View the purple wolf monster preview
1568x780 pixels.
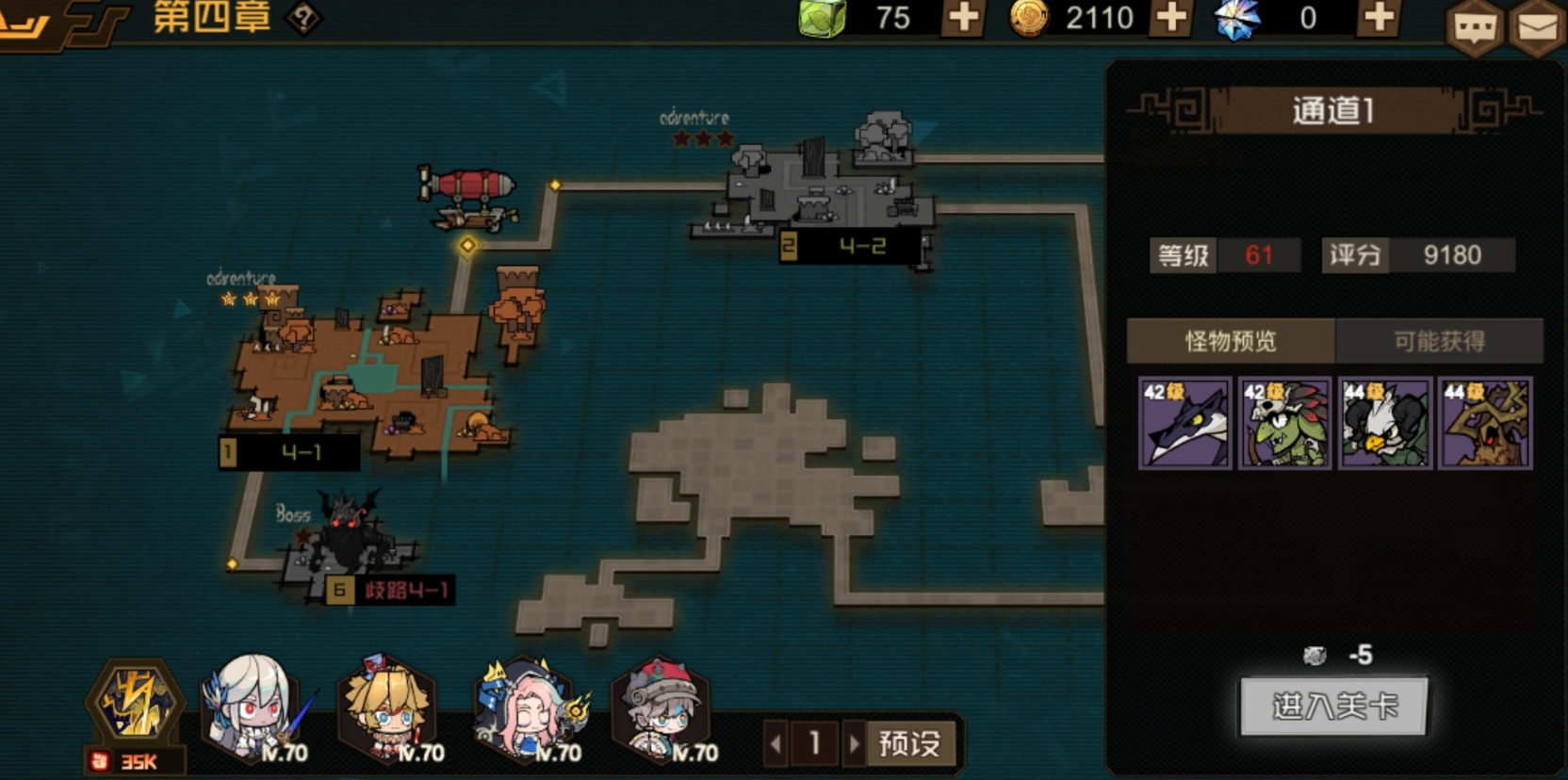point(1184,424)
